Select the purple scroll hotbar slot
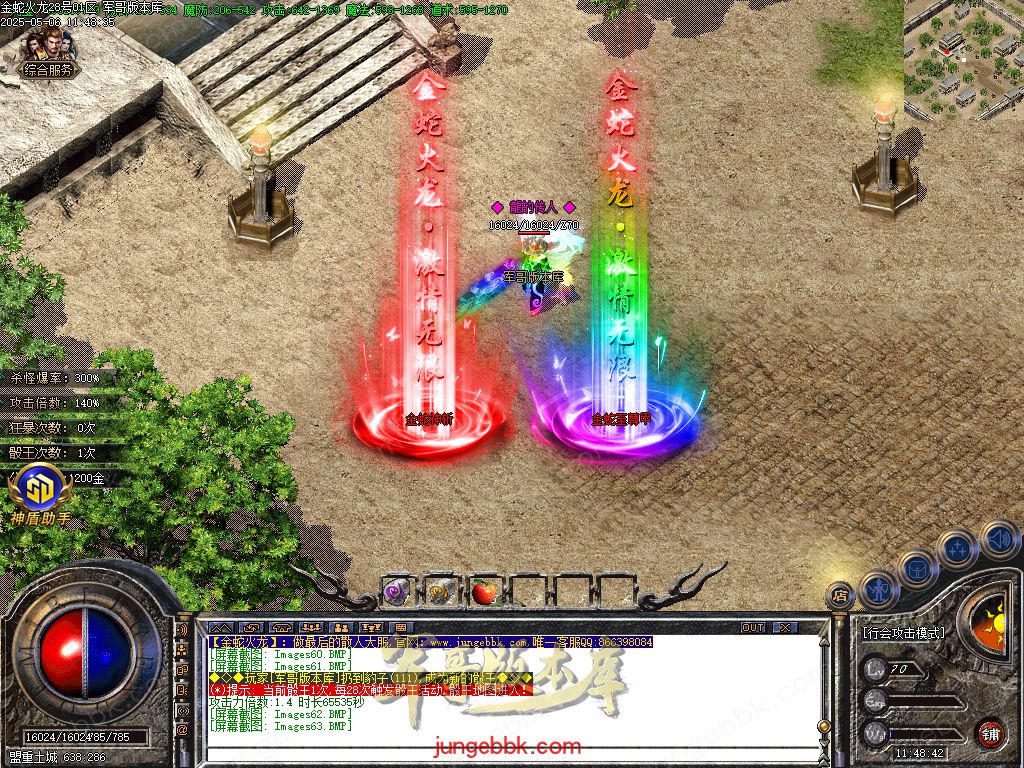This screenshot has height=768, width=1024. click(x=396, y=592)
